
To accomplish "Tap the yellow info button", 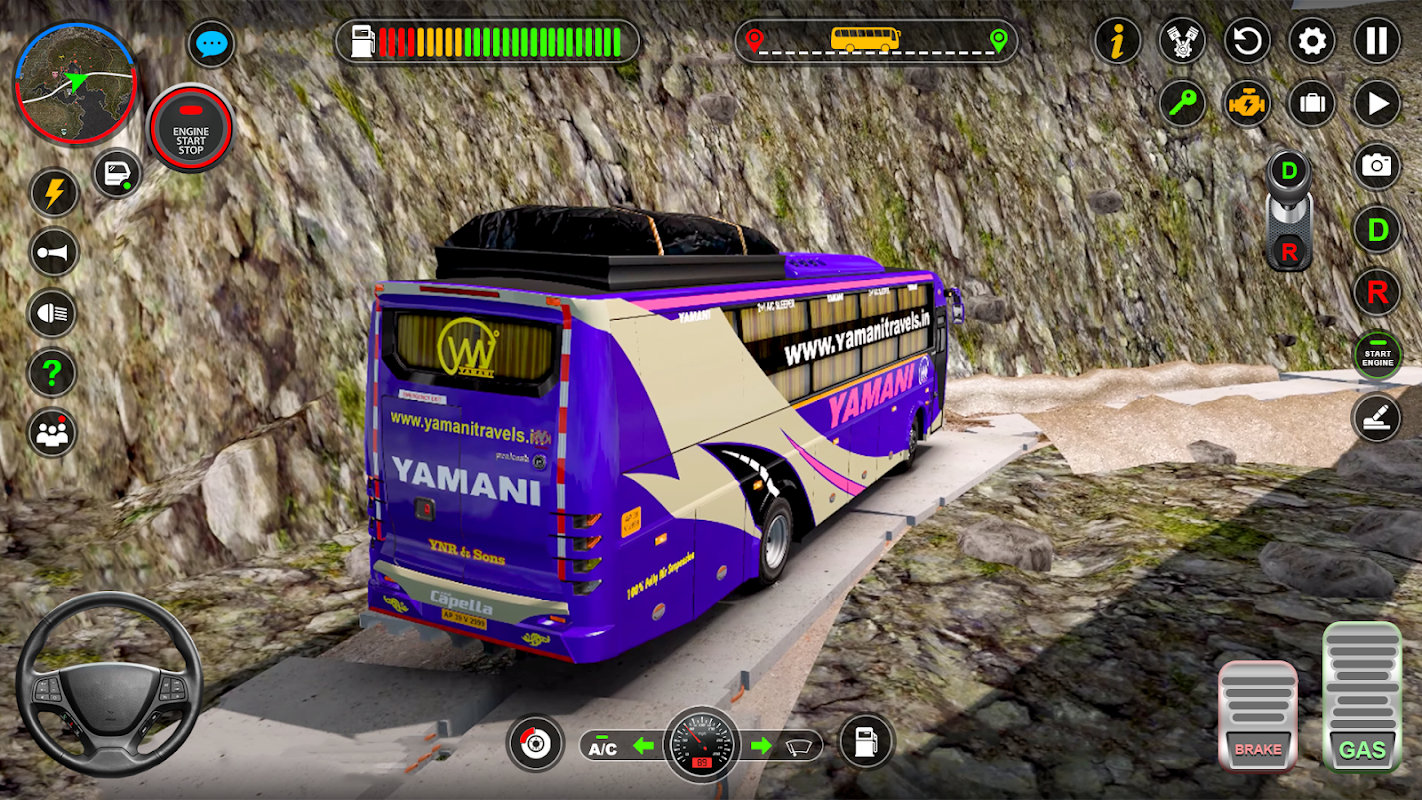I will (x=1118, y=42).
